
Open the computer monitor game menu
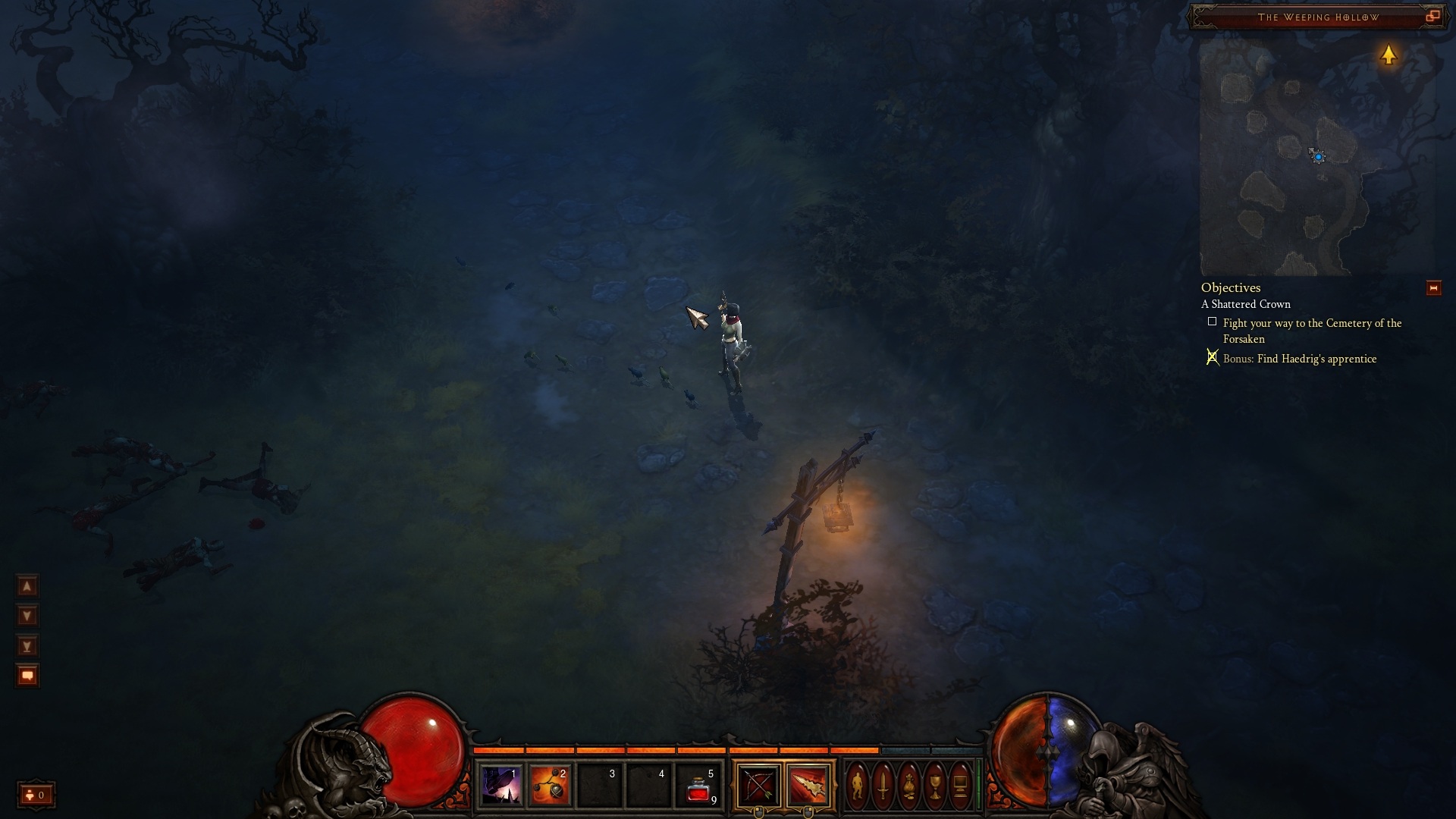point(960,786)
